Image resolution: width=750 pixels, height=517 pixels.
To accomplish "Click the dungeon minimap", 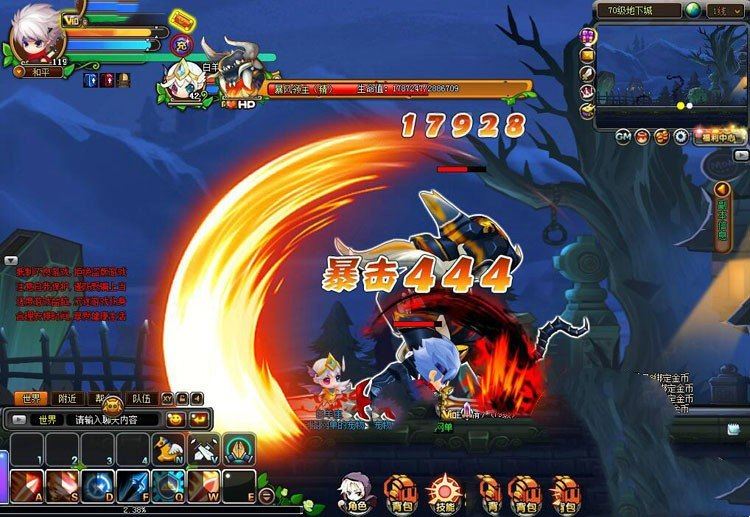I will point(670,75).
